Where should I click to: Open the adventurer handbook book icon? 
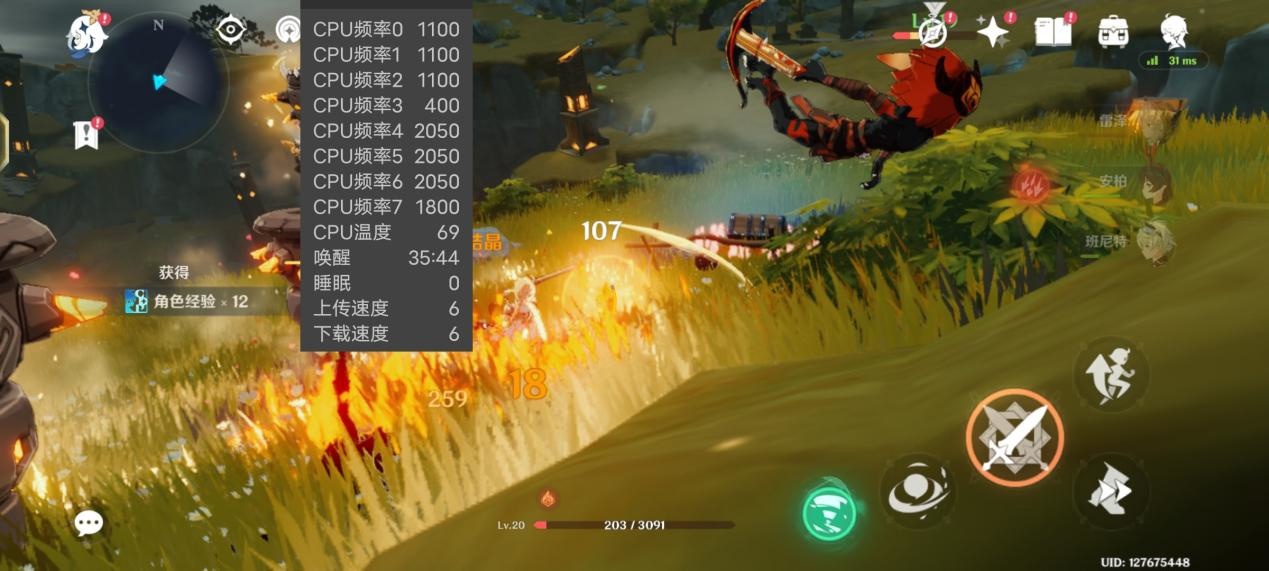pyautogui.click(x=1052, y=32)
